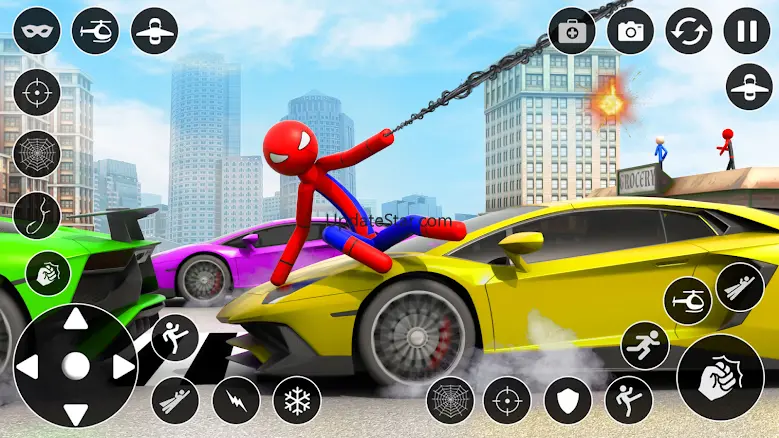
Task: Use the first aid medkit
Action: tap(572, 31)
